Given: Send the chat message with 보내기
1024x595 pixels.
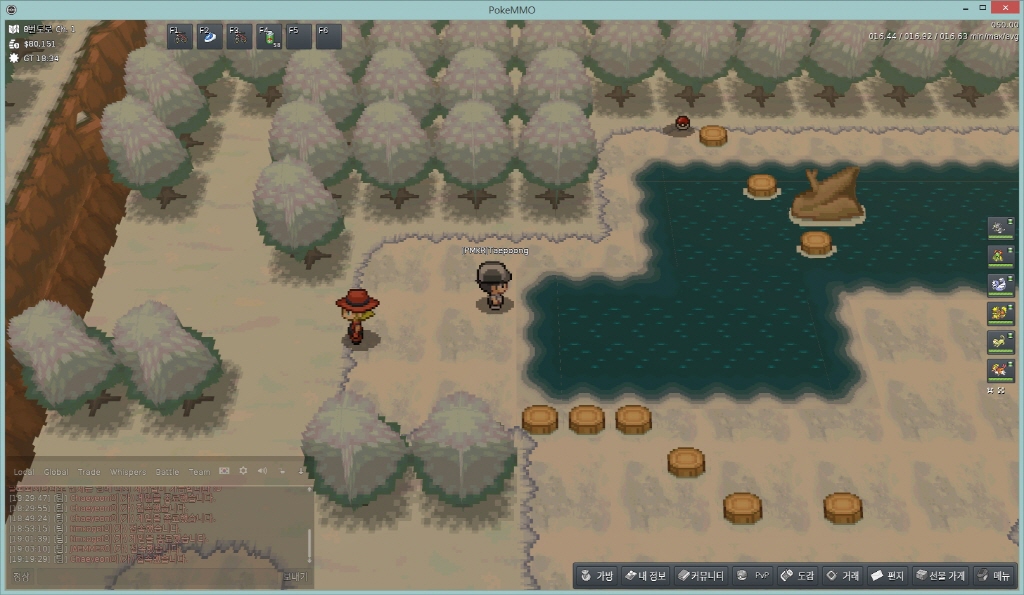Looking at the screenshot, I should click(295, 577).
